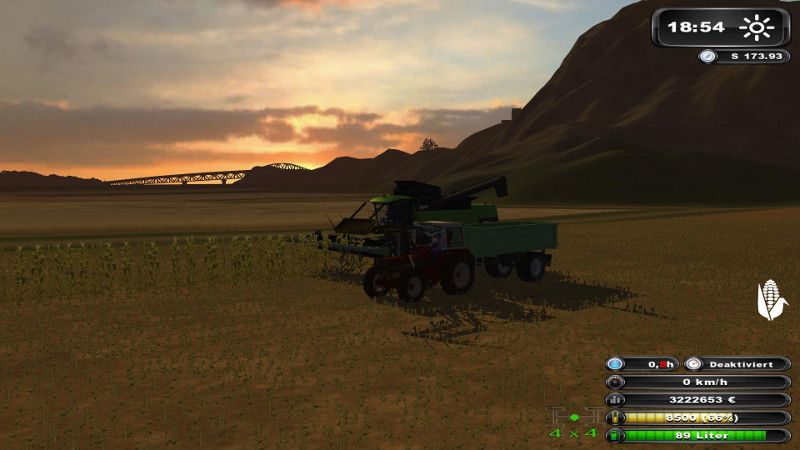Click the money statistics icon
800x450 pixels.
coord(616,399)
